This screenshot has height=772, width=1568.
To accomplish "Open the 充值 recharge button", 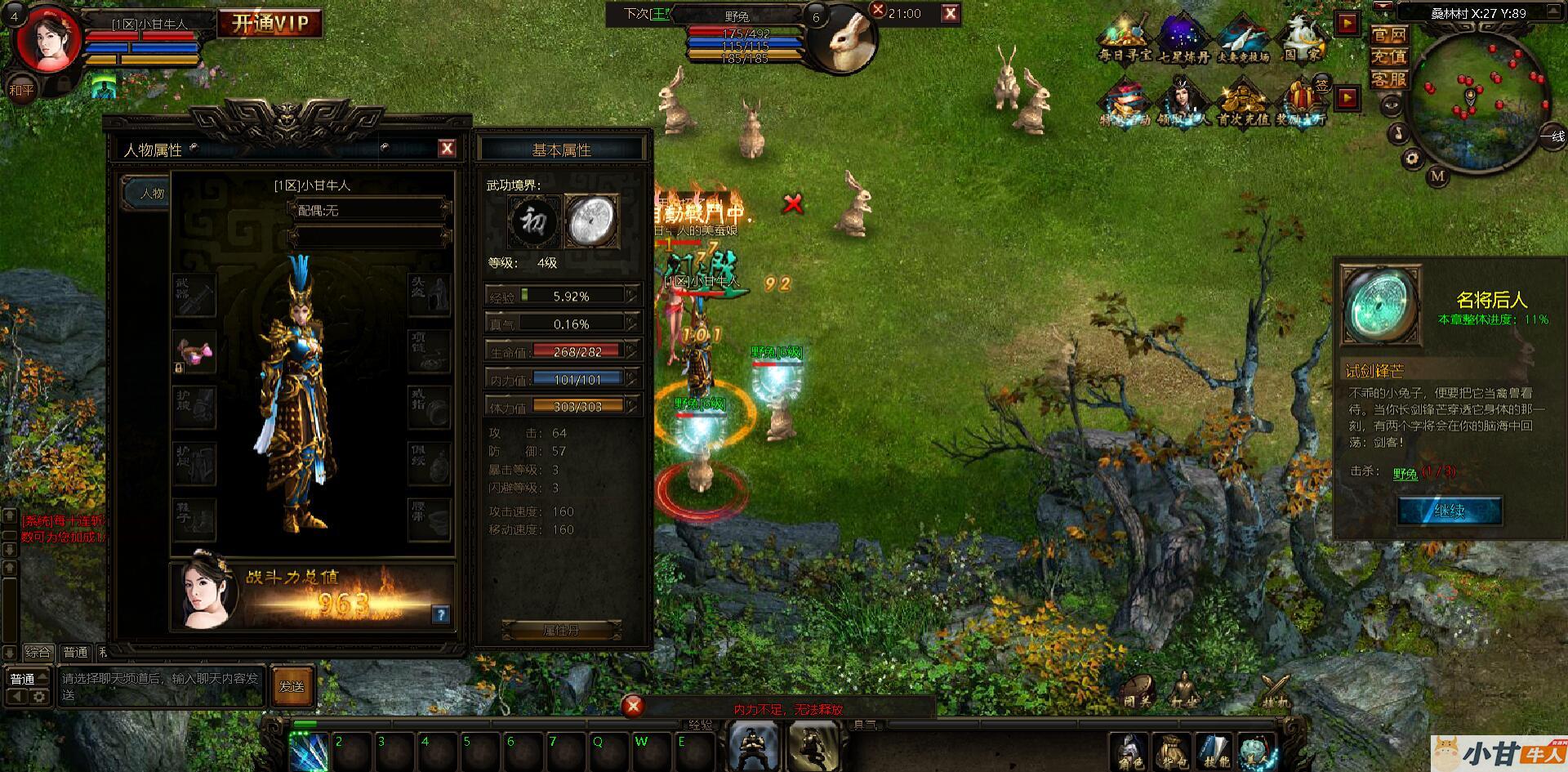I will pos(1388,57).
